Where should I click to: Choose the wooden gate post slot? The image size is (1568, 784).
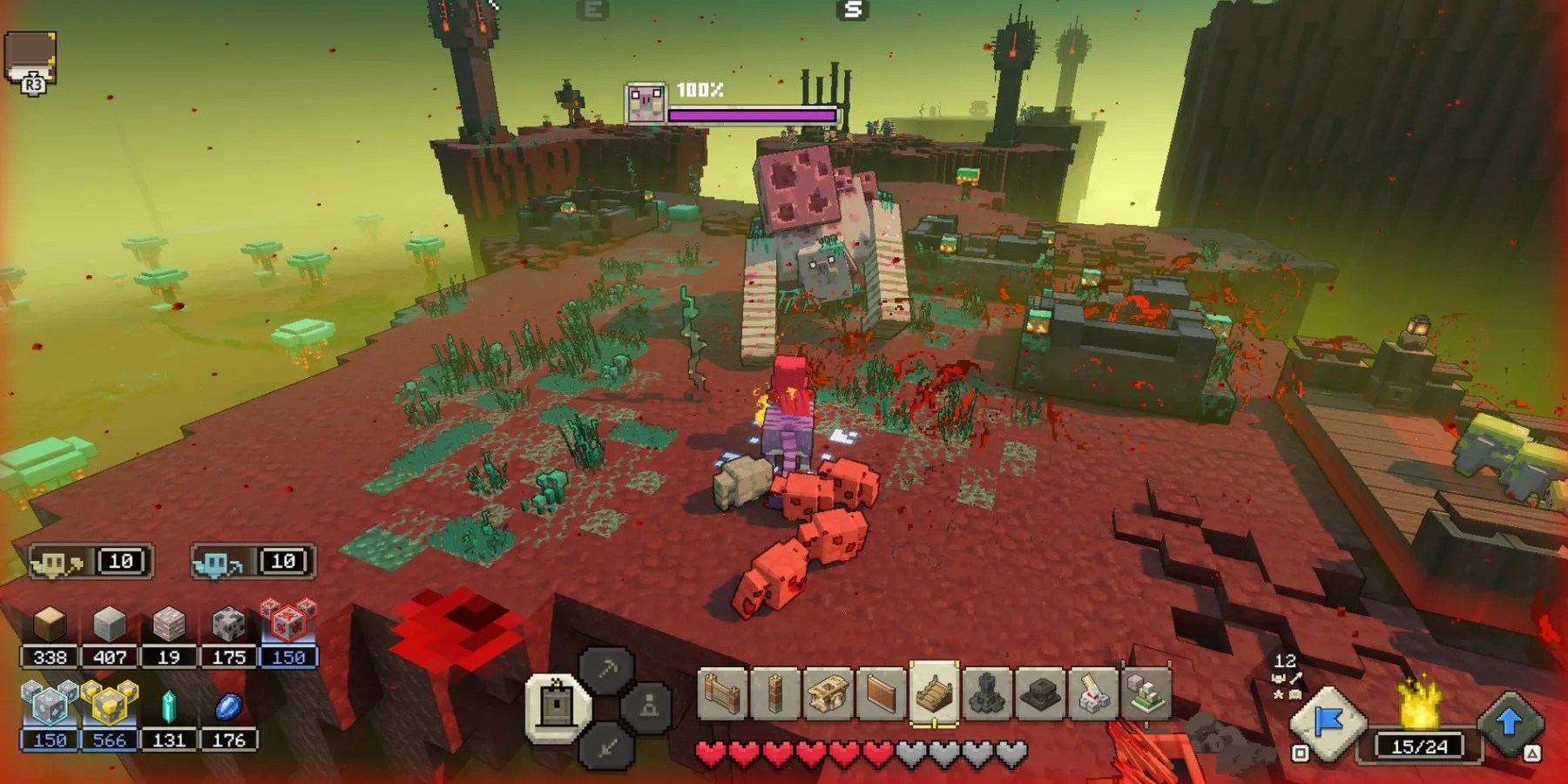pos(774,694)
